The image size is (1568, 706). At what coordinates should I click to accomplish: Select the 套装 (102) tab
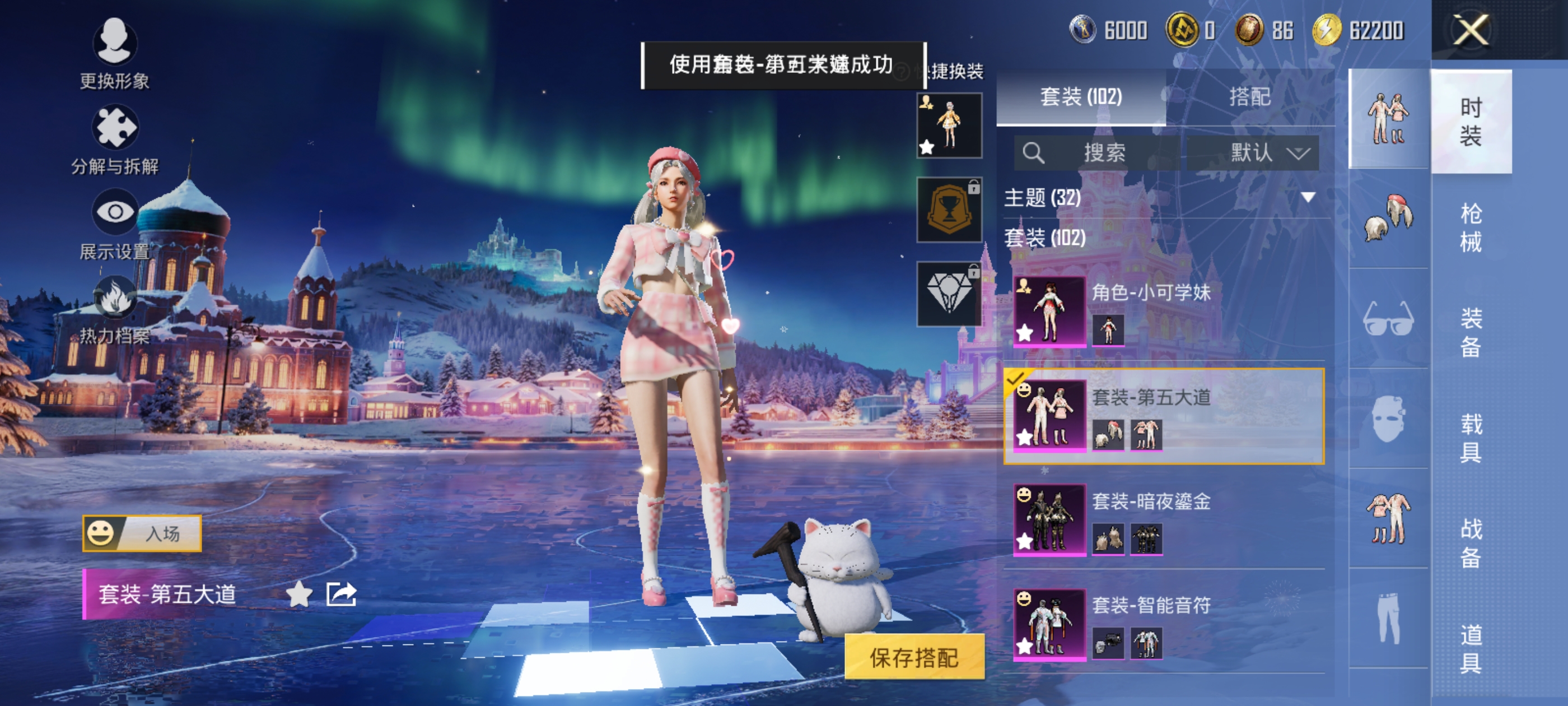1080,96
